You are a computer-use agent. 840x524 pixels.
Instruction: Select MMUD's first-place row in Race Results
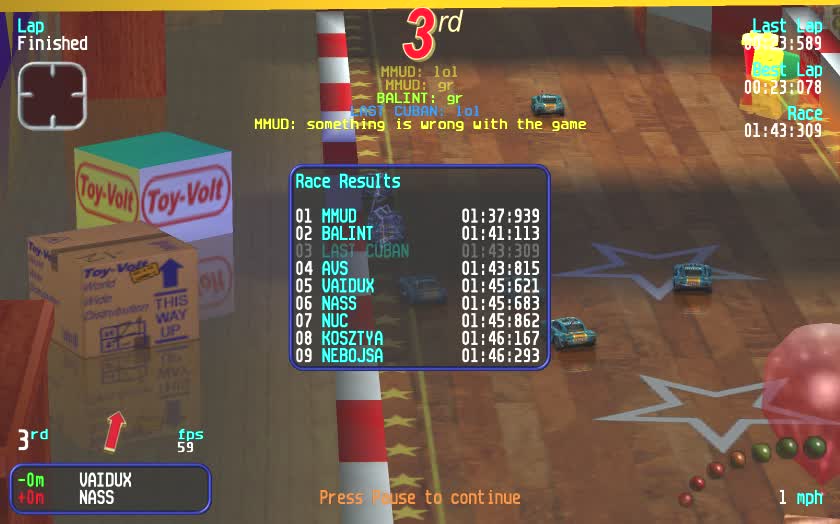coord(418,216)
